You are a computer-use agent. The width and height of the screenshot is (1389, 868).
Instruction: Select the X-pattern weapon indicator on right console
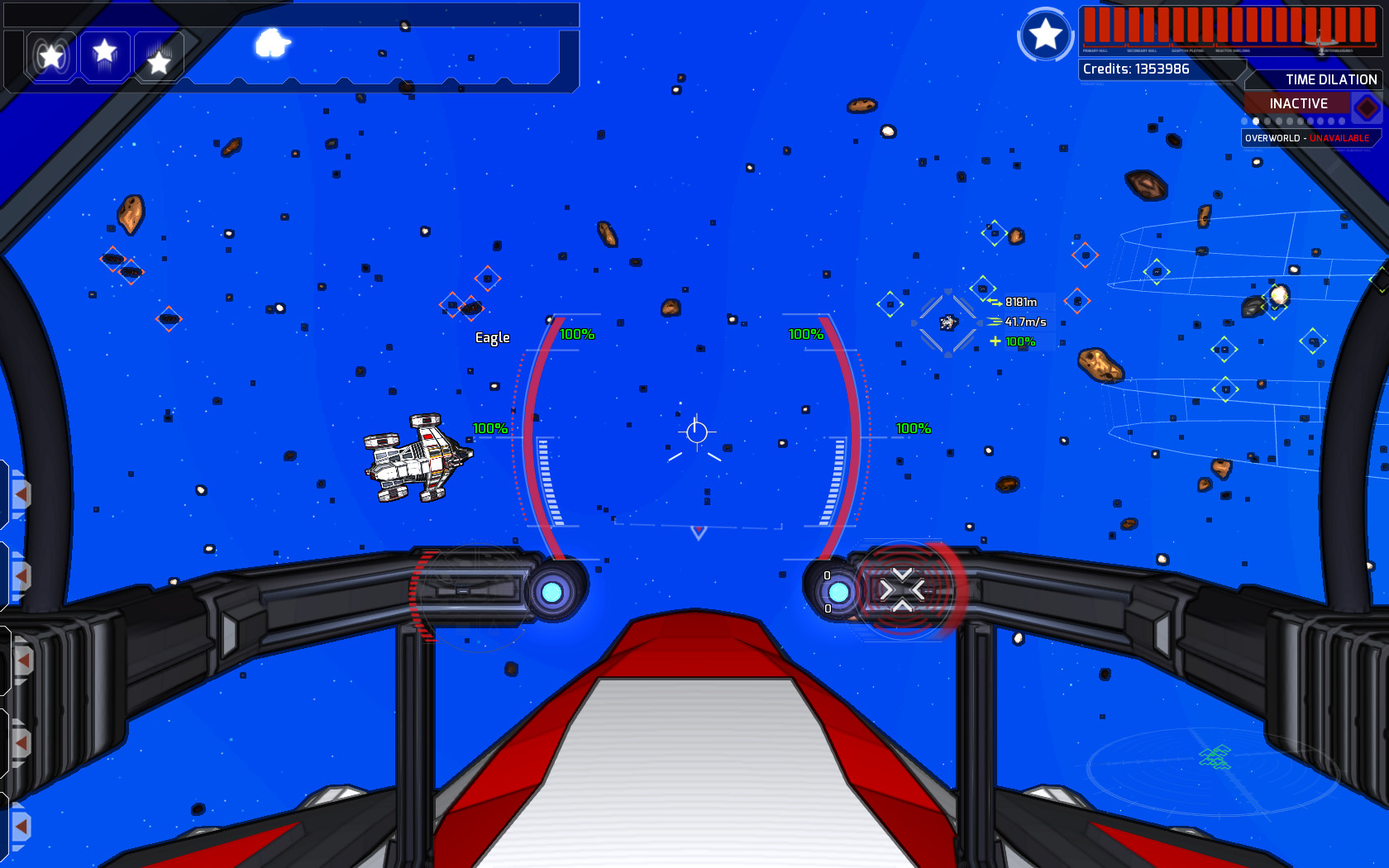point(904,589)
